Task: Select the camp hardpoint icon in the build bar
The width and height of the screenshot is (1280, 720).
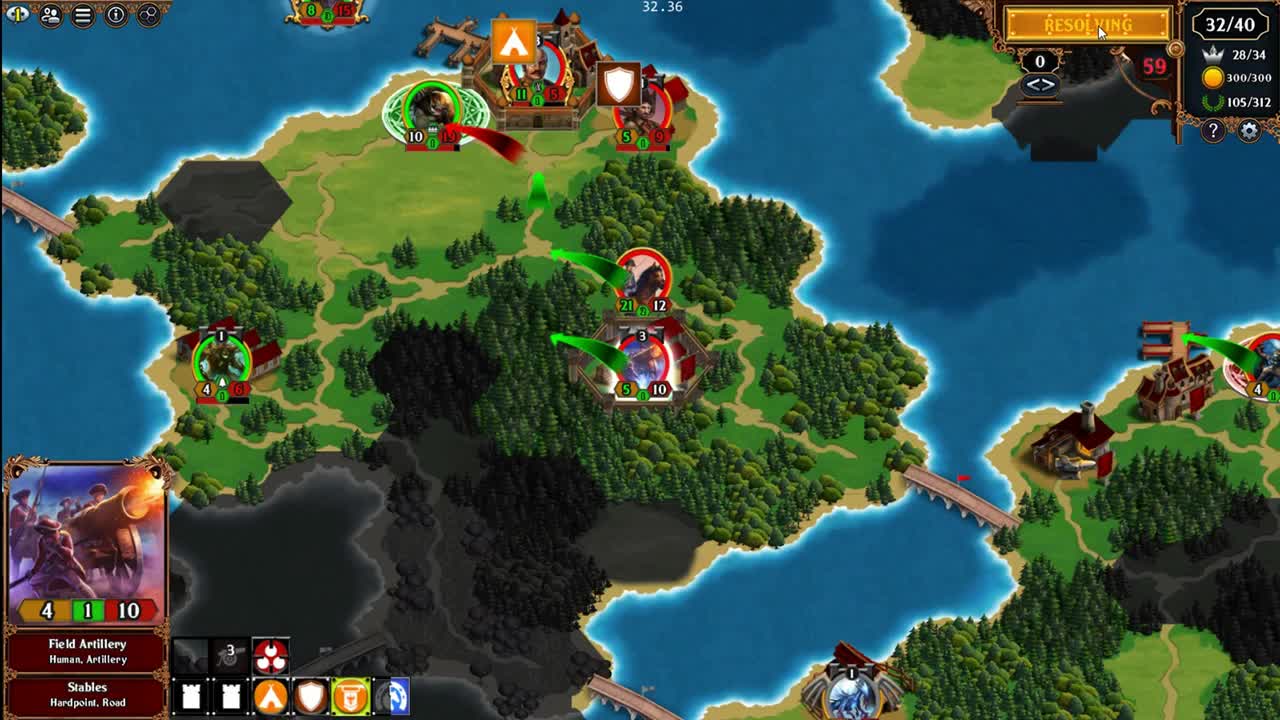Action: coord(270,696)
